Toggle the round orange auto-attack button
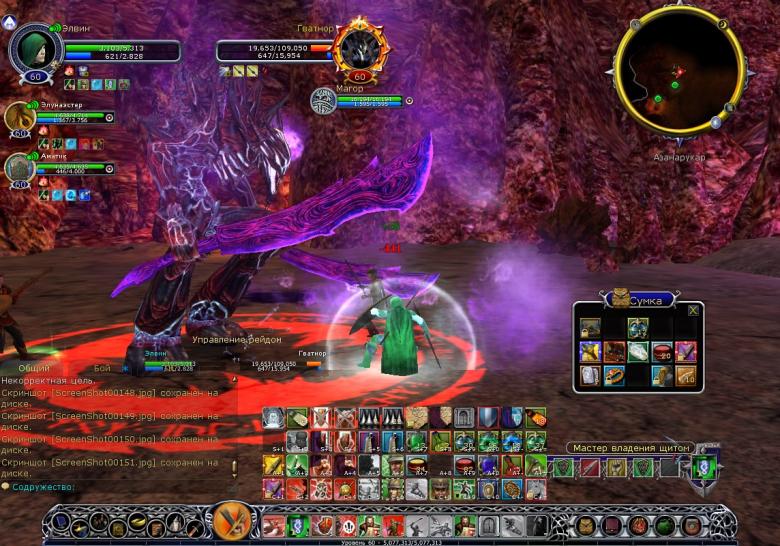780x546 pixels. pyautogui.click(x=231, y=521)
